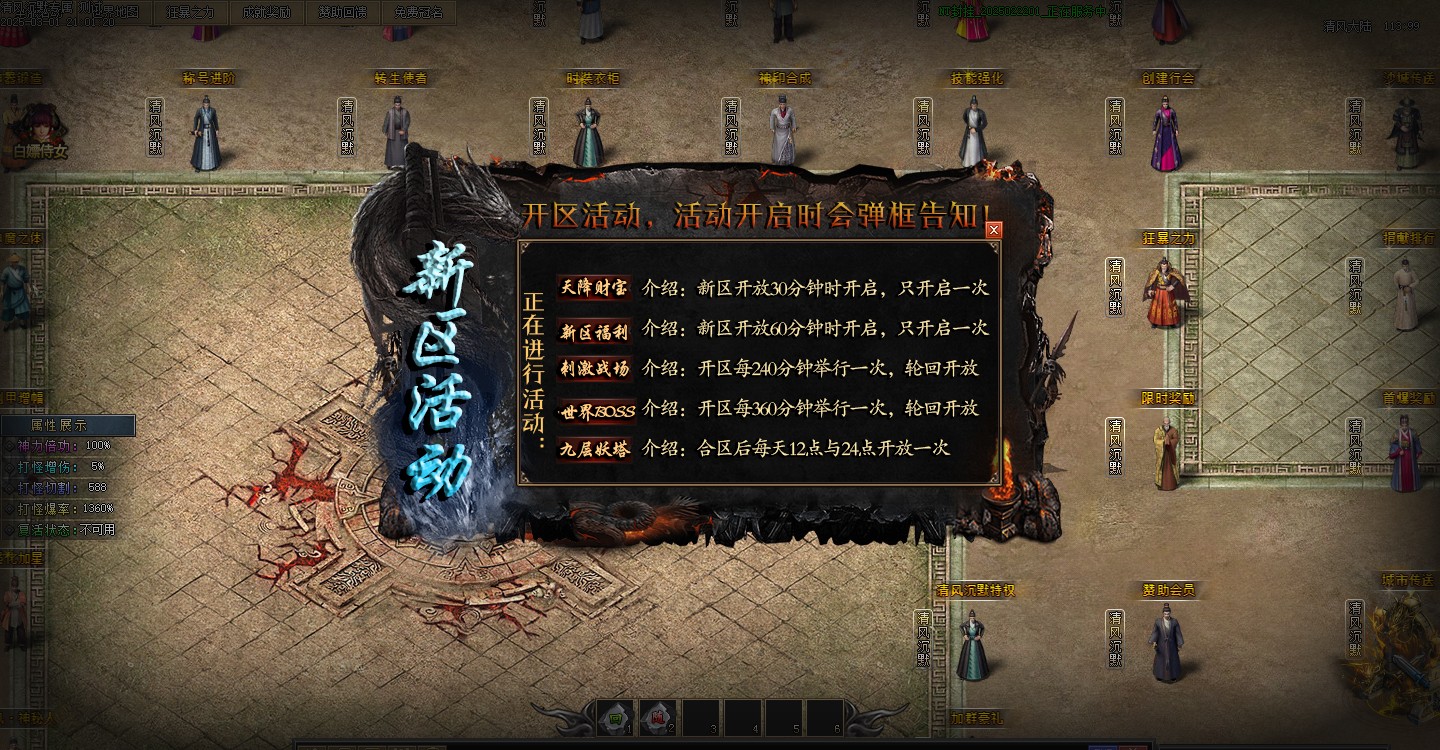This screenshot has width=1440, height=750.
Task: Open the 新区福利 activity details
Action: click(x=593, y=329)
